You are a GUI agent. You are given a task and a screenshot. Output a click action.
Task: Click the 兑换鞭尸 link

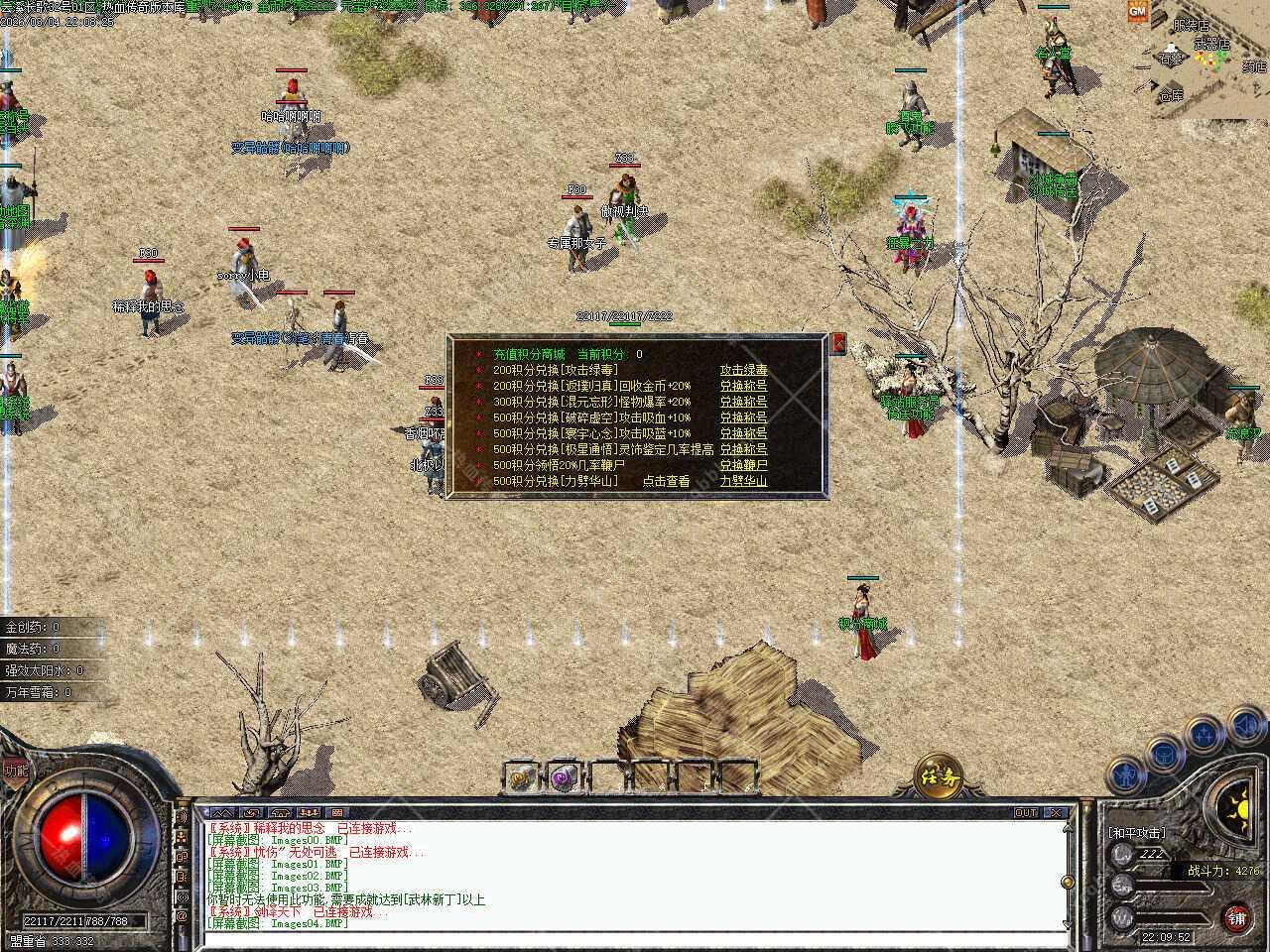743,465
